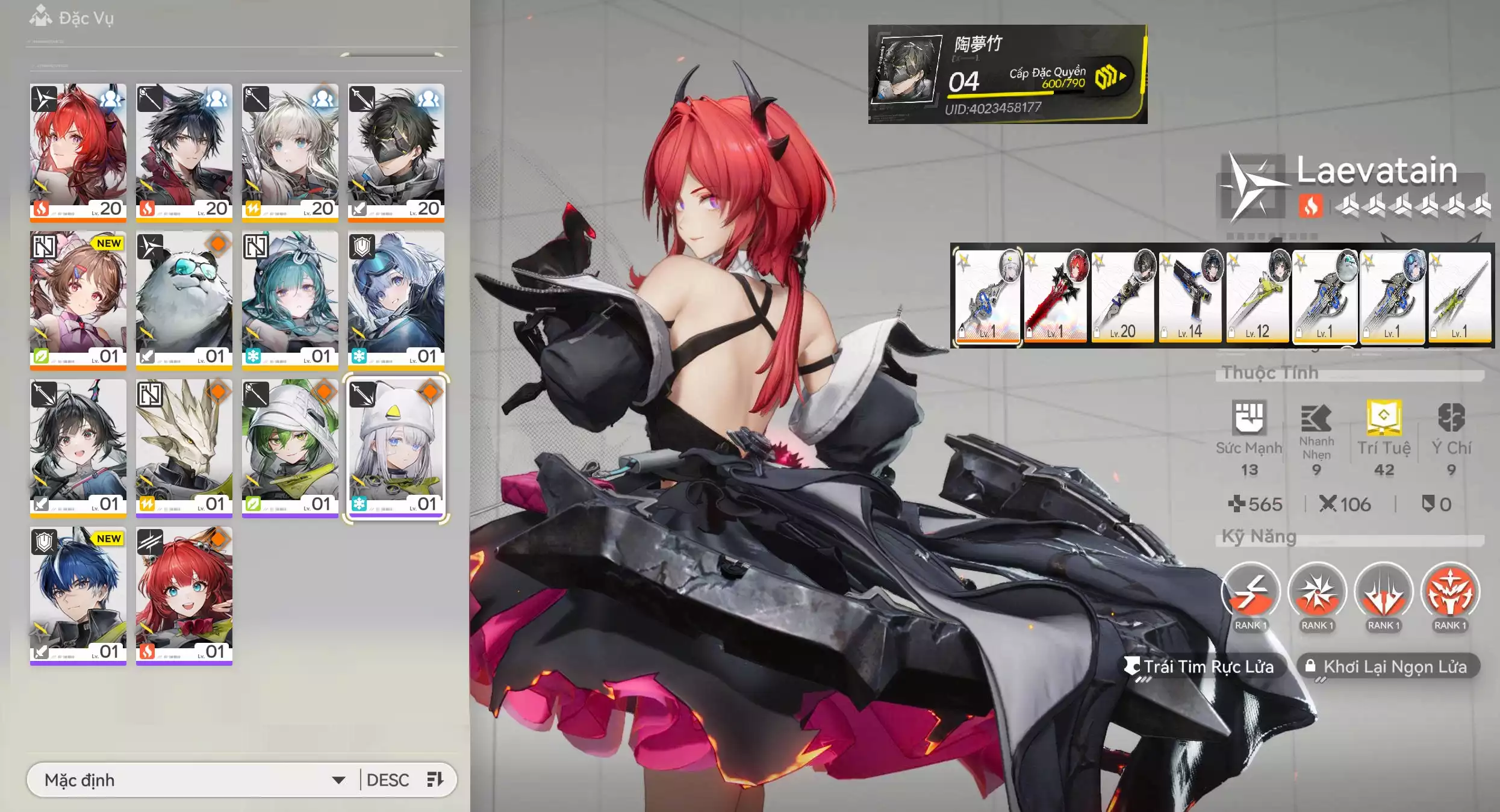The width and height of the screenshot is (1500, 812).
Task: Select the pale dragon-headed operator card
Action: point(184,447)
